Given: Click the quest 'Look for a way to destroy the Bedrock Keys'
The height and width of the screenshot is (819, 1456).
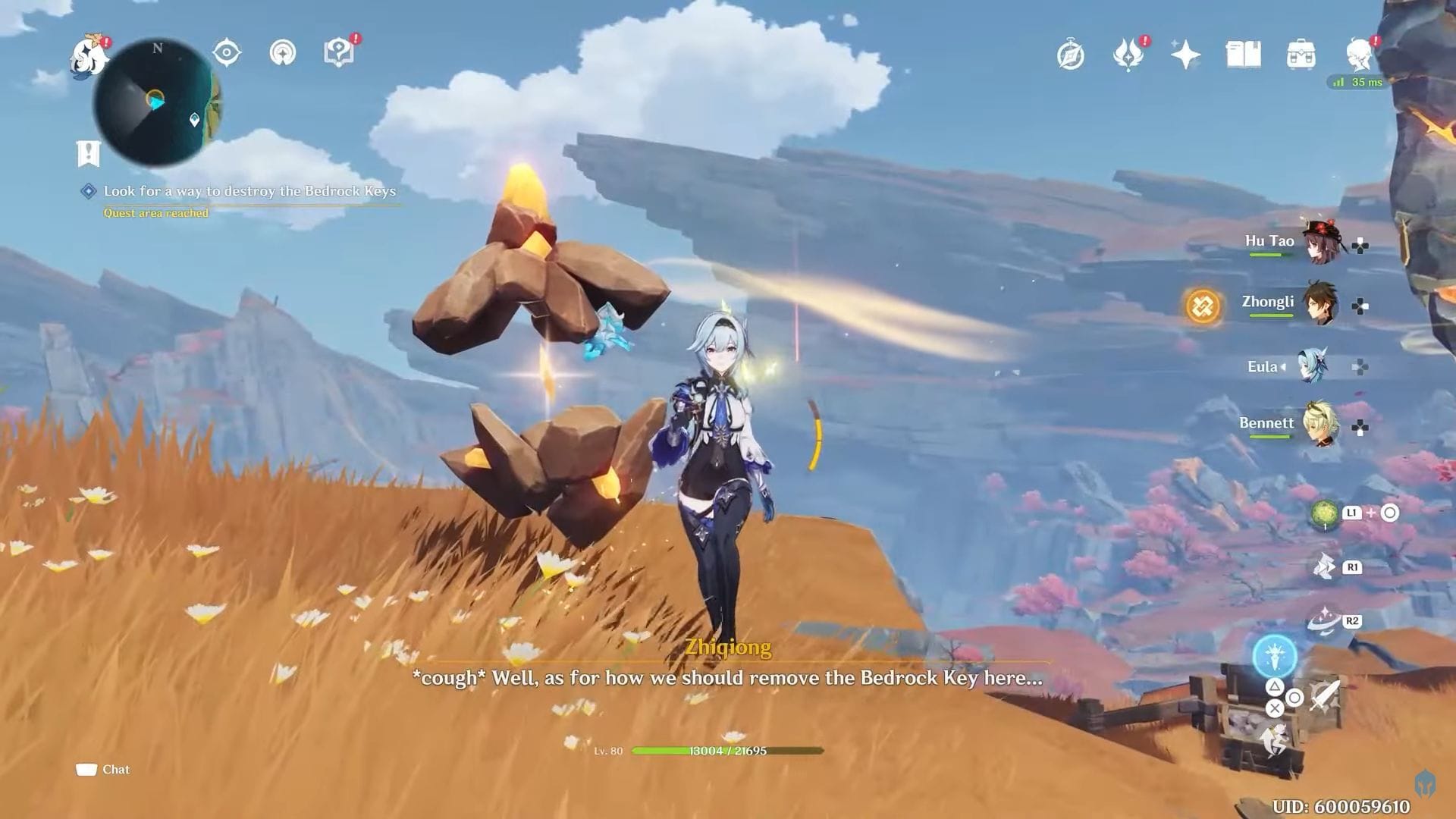Looking at the screenshot, I should click(250, 191).
